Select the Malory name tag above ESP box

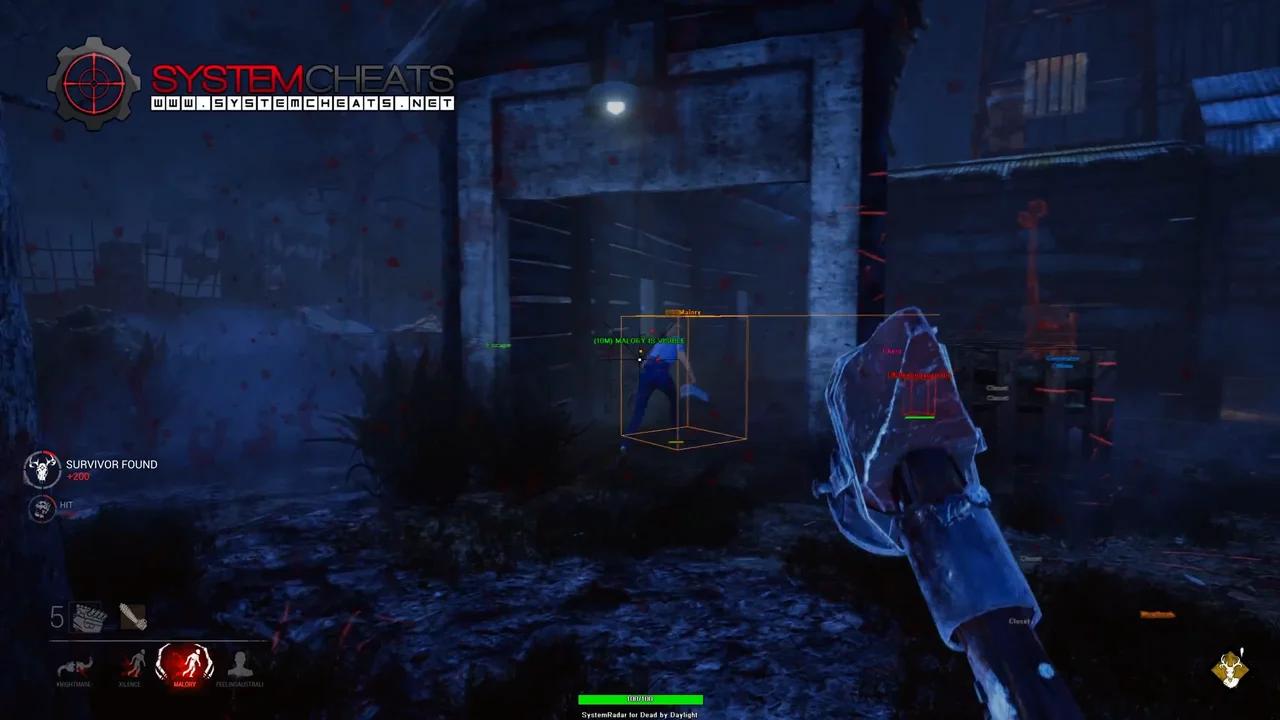click(688, 312)
